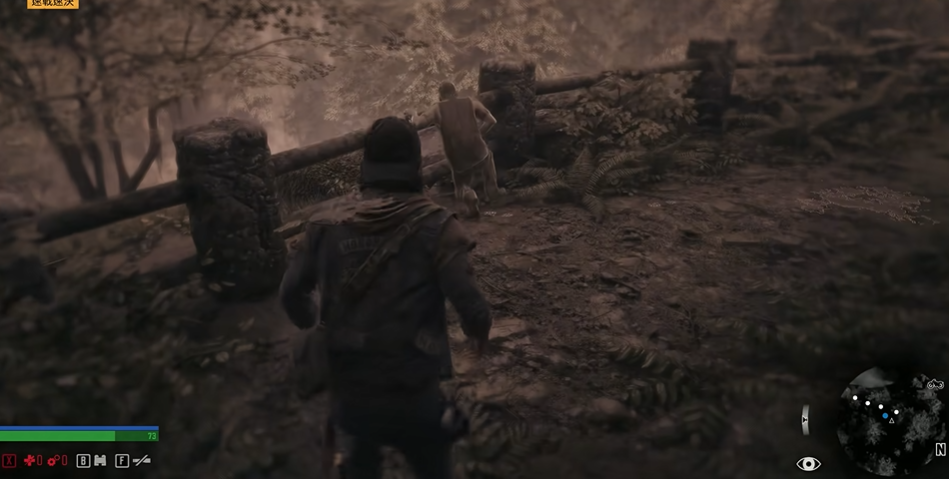Viewport: 949px width, 479px height.
Task: Click the red medkit cross icon
Action: pyautogui.click(x=29, y=461)
